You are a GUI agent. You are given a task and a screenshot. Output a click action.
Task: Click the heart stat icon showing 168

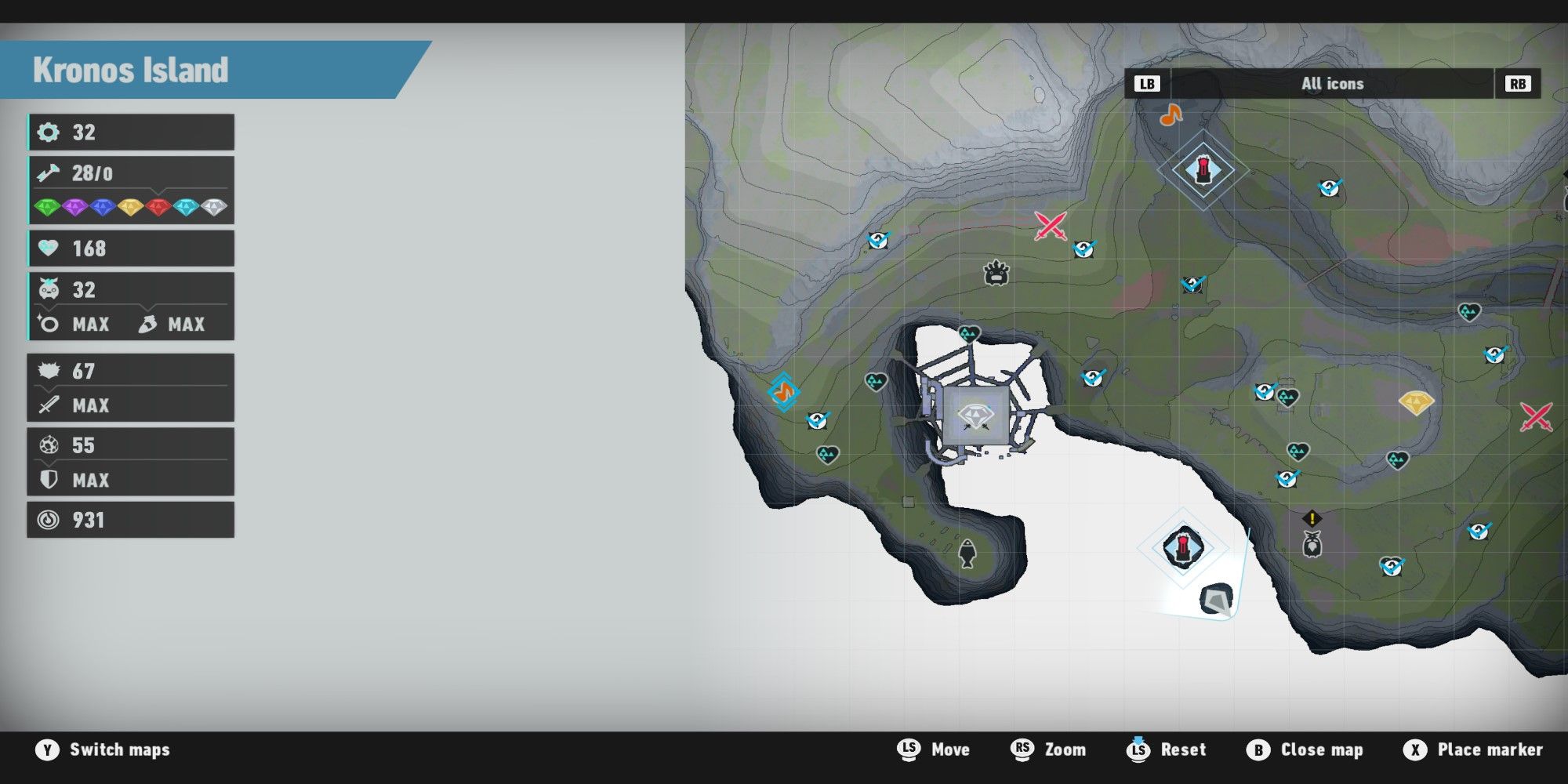49,249
